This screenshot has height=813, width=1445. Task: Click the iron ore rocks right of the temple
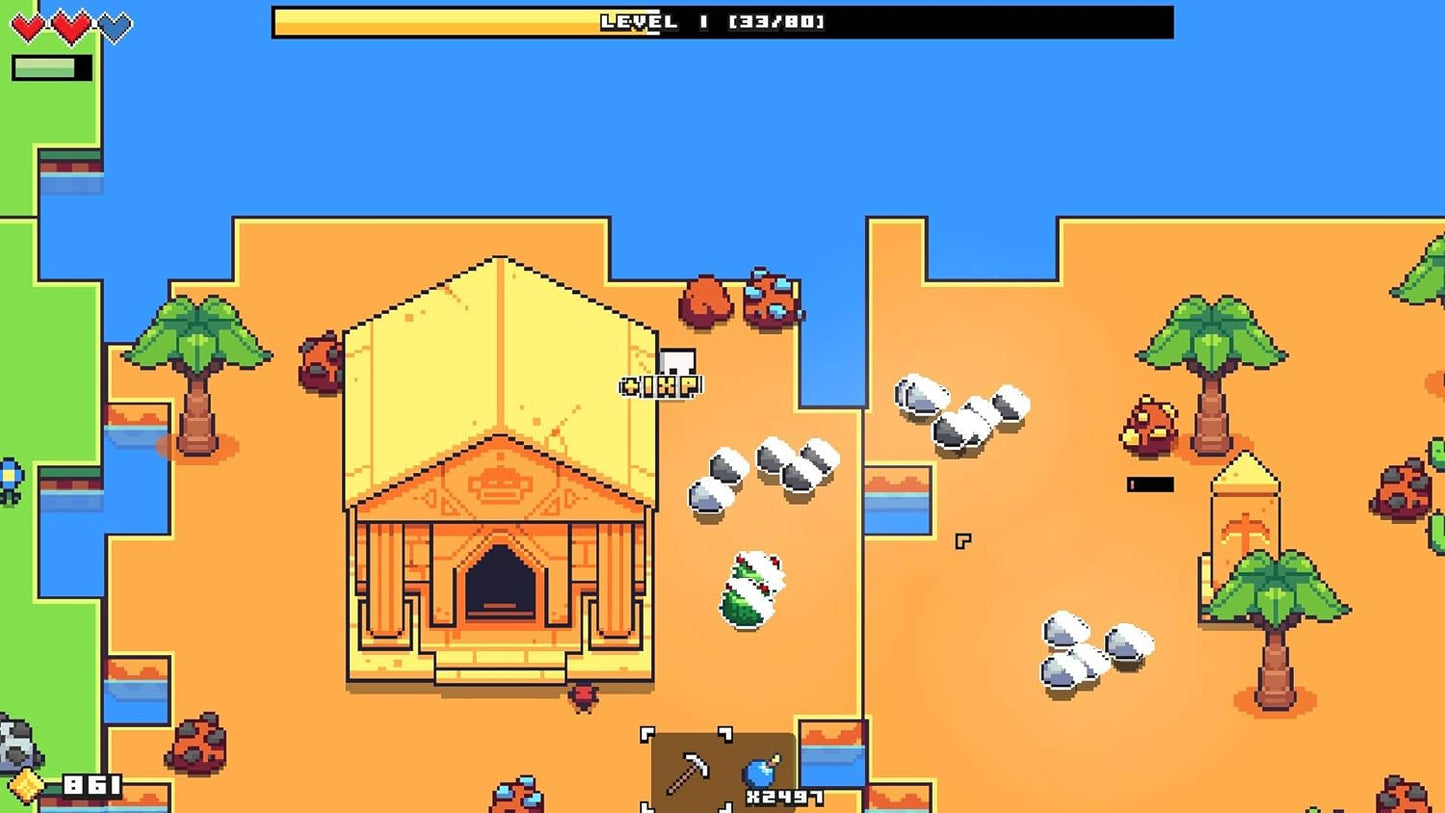(760, 470)
